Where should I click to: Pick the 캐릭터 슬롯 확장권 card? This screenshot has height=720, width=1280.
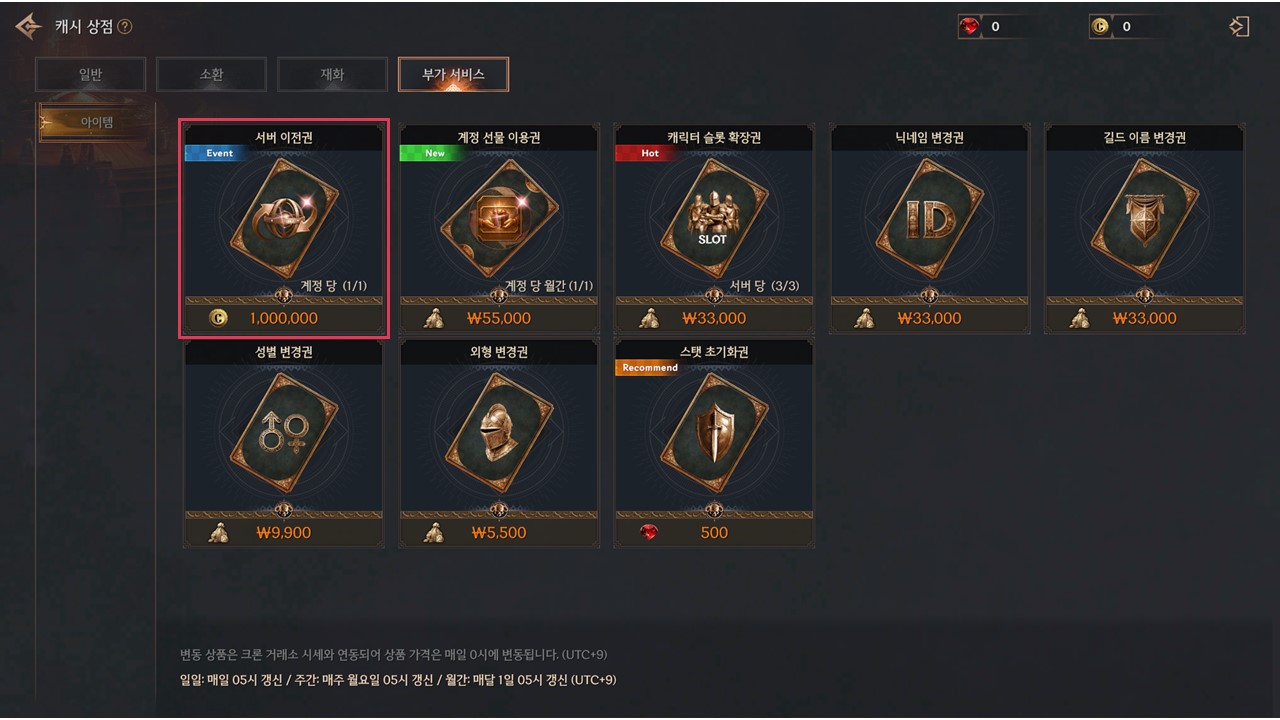[x=714, y=229]
